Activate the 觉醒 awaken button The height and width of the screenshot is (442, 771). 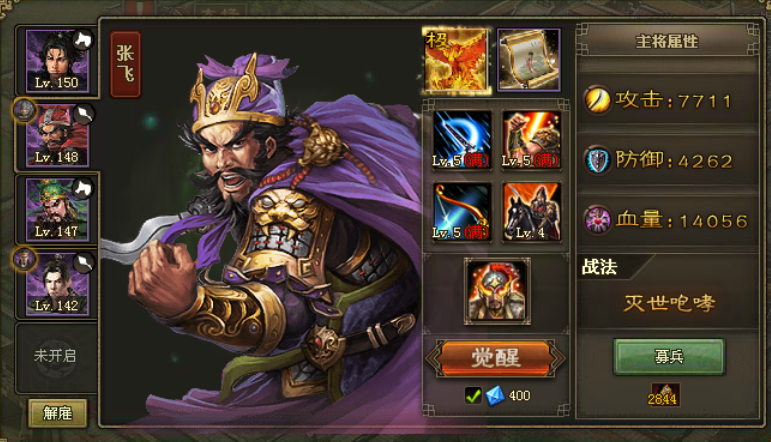[496, 357]
